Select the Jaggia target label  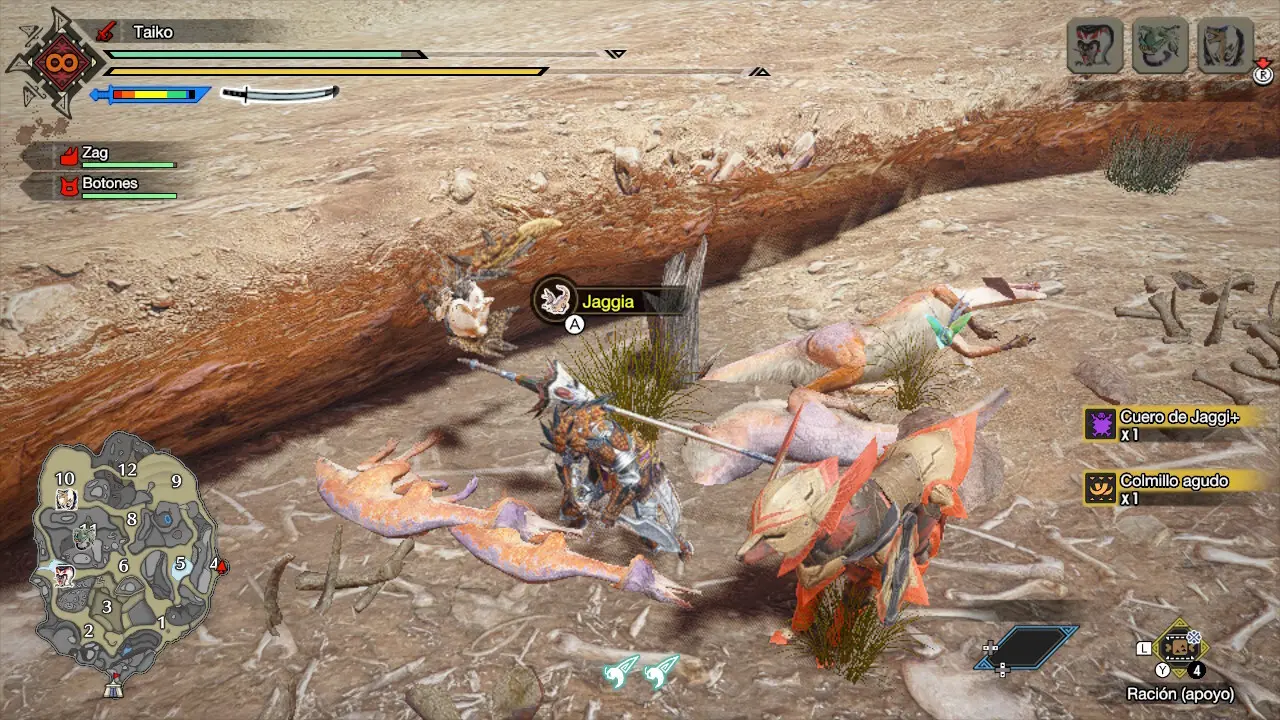(608, 300)
